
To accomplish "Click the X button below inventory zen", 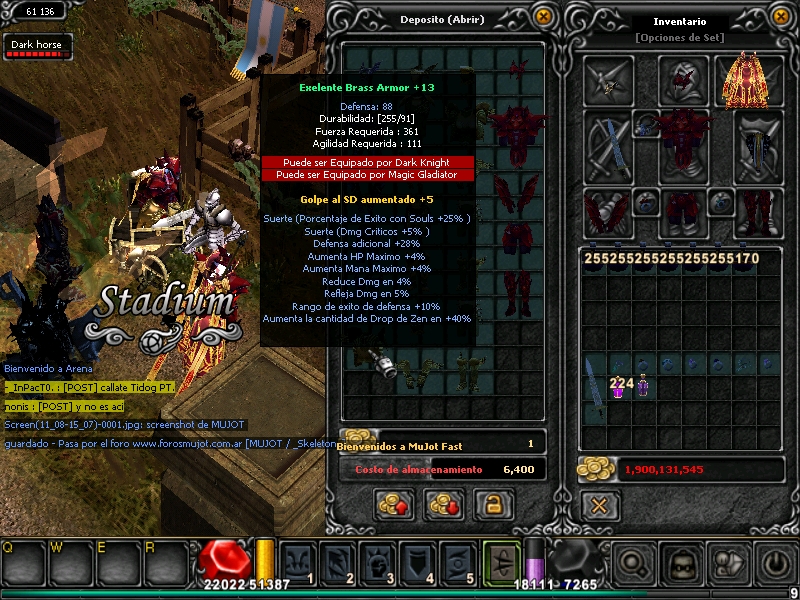I will pyautogui.click(x=599, y=505).
